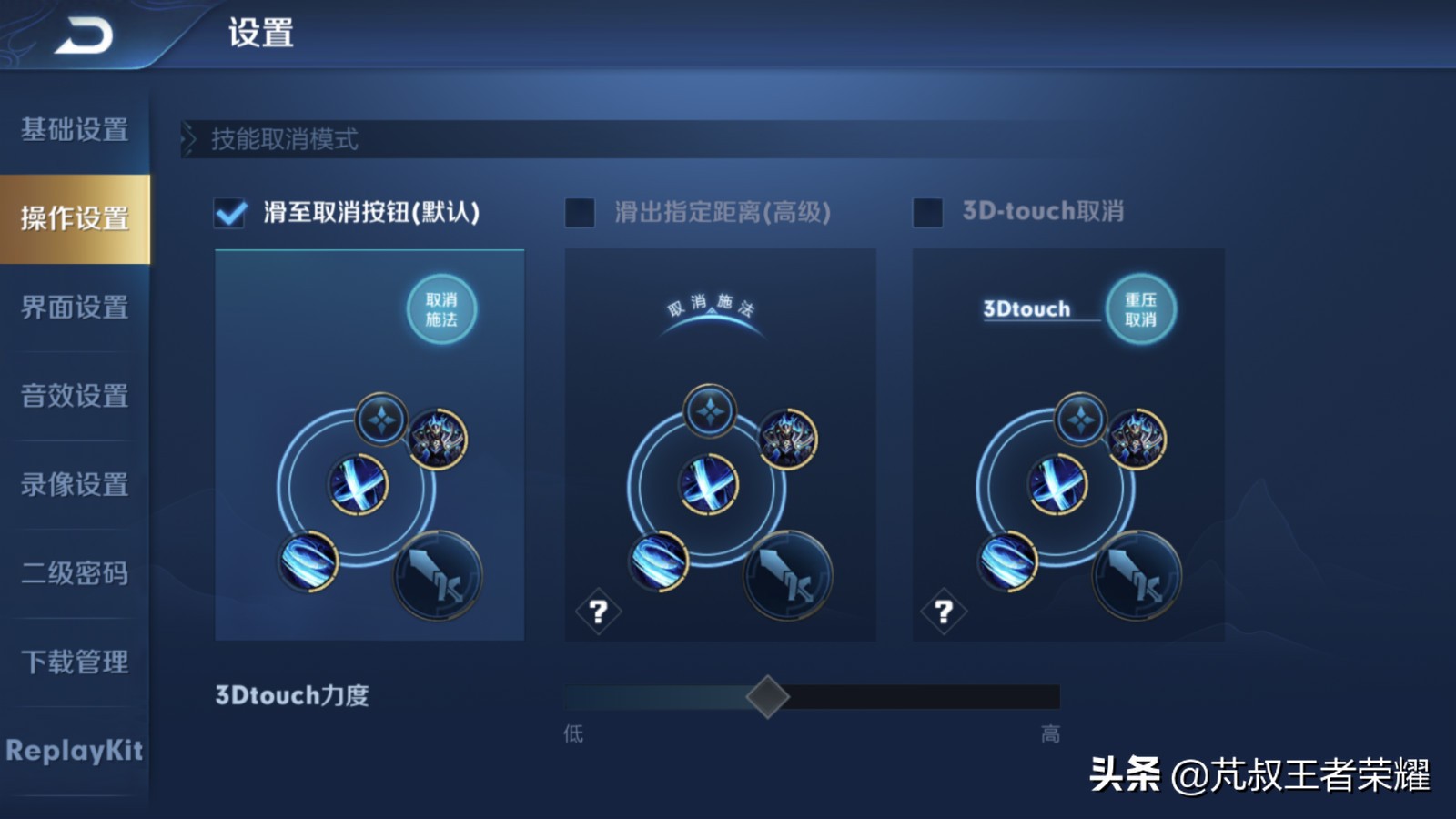Enable 3D-touch取消 mode
The height and width of the screenshot is (819, 1456).
(927, 214)
